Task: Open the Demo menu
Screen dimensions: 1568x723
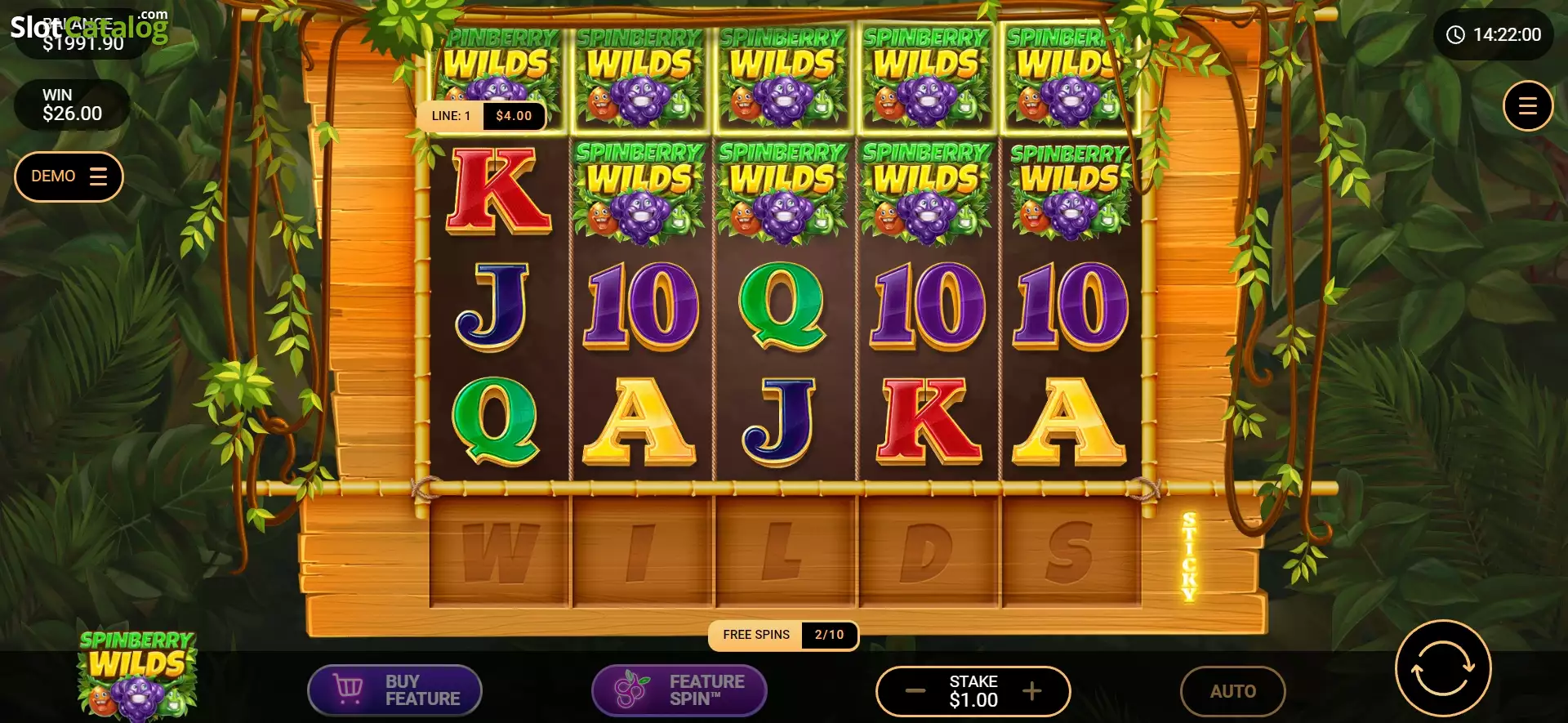Action: point(69,176)
